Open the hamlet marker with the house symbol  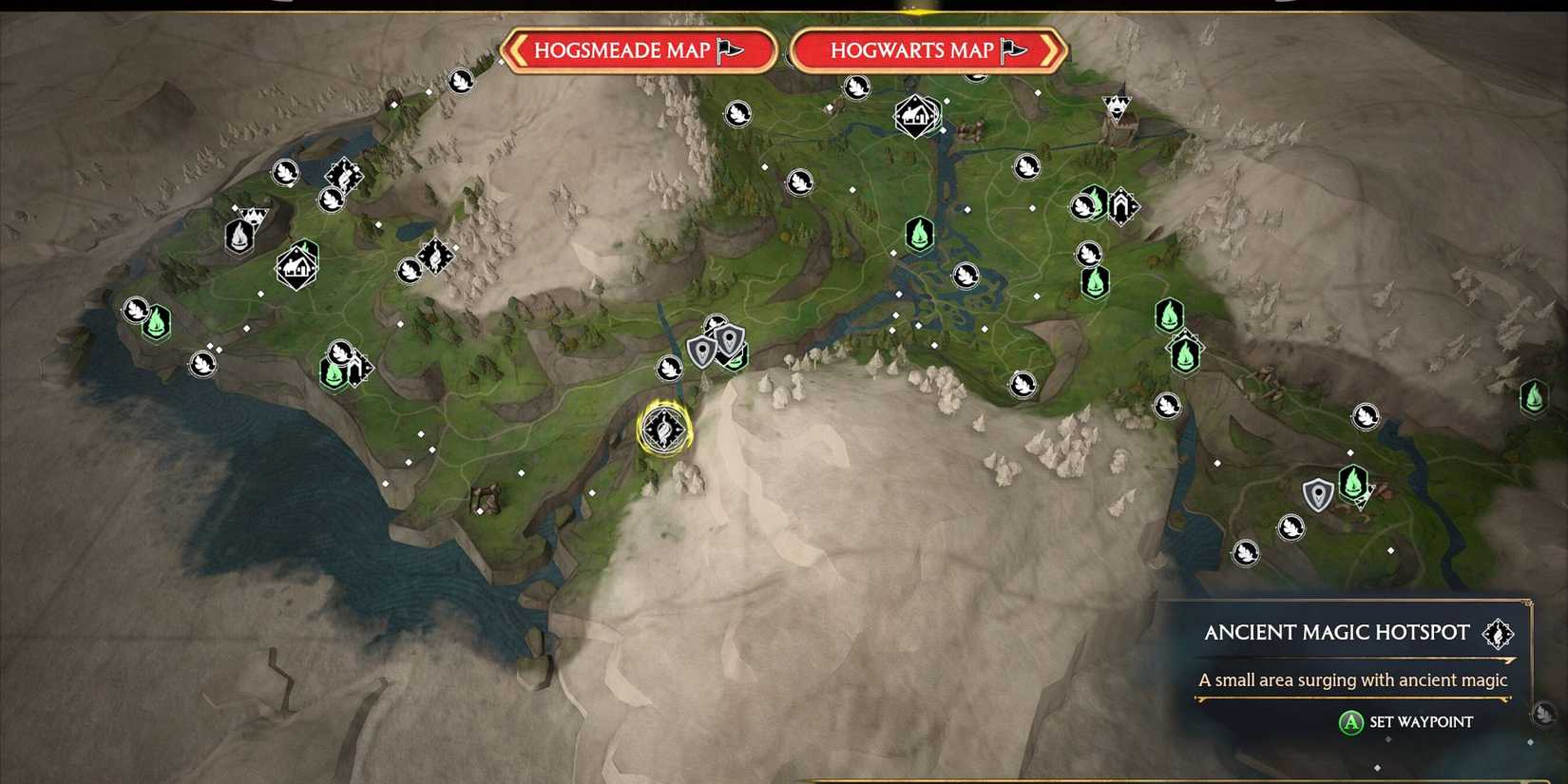[917, 114]
